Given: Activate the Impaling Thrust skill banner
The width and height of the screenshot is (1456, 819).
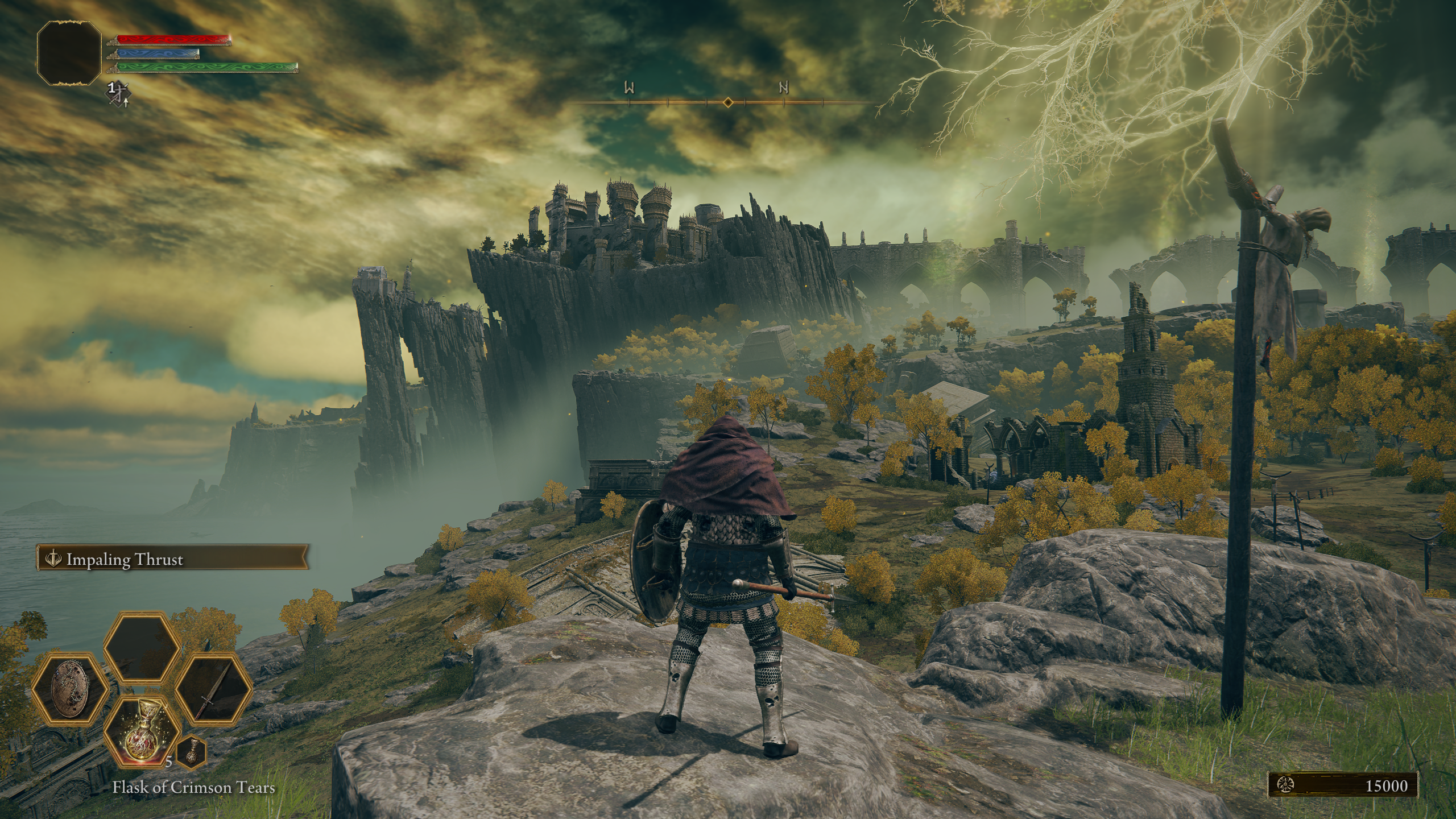Looking at the screenshot, I should (x=172, y=560).
